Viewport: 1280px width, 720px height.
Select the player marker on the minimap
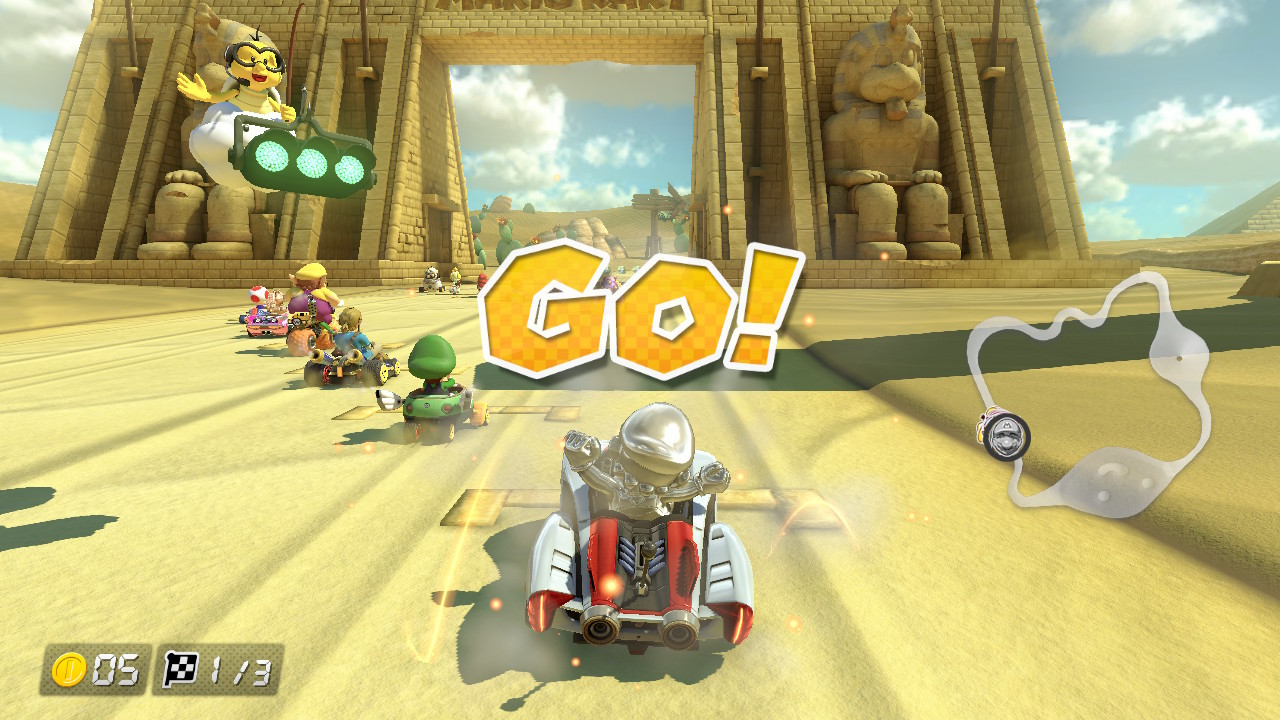[1004, 436]
